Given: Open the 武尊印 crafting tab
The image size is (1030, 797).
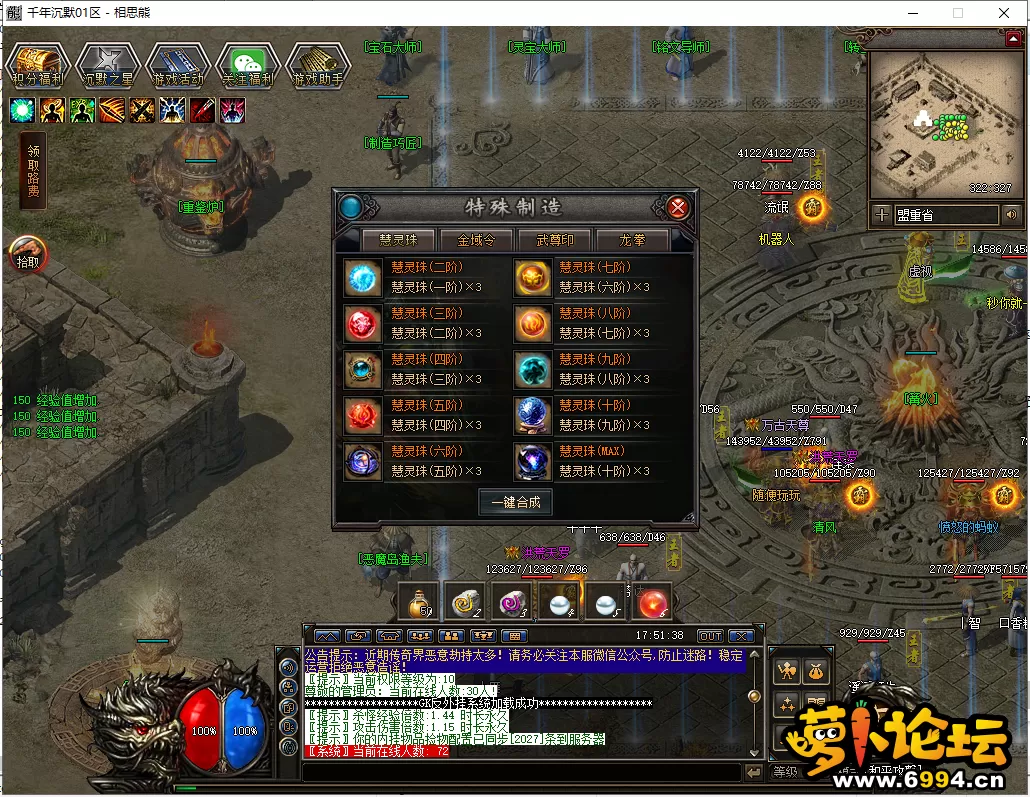Looking at the screenshot, I should 556,240.
